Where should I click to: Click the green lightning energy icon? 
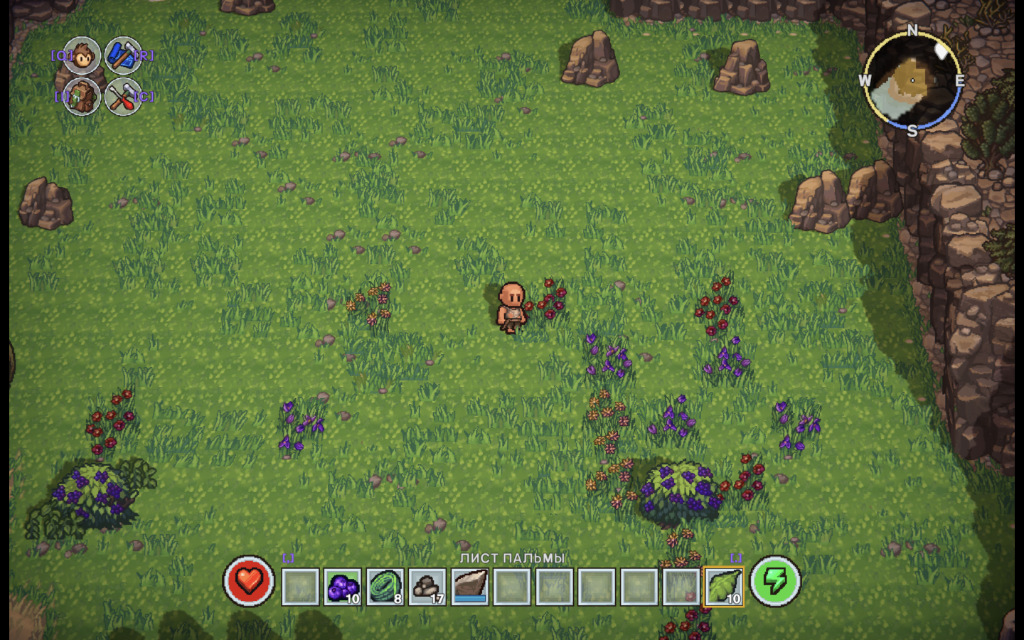point(775,582)
